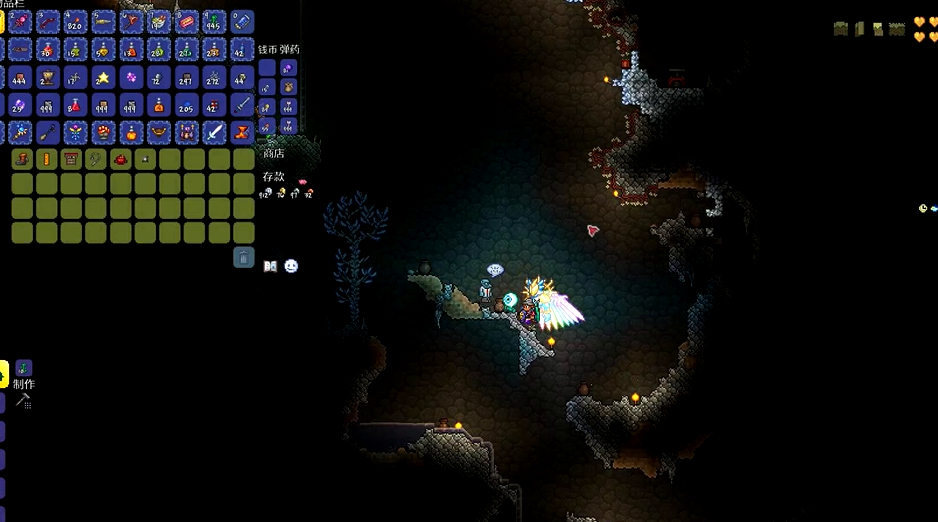Choose the pumpkin item slot
This screenshot has height=522, width=938.
[131, 132]
